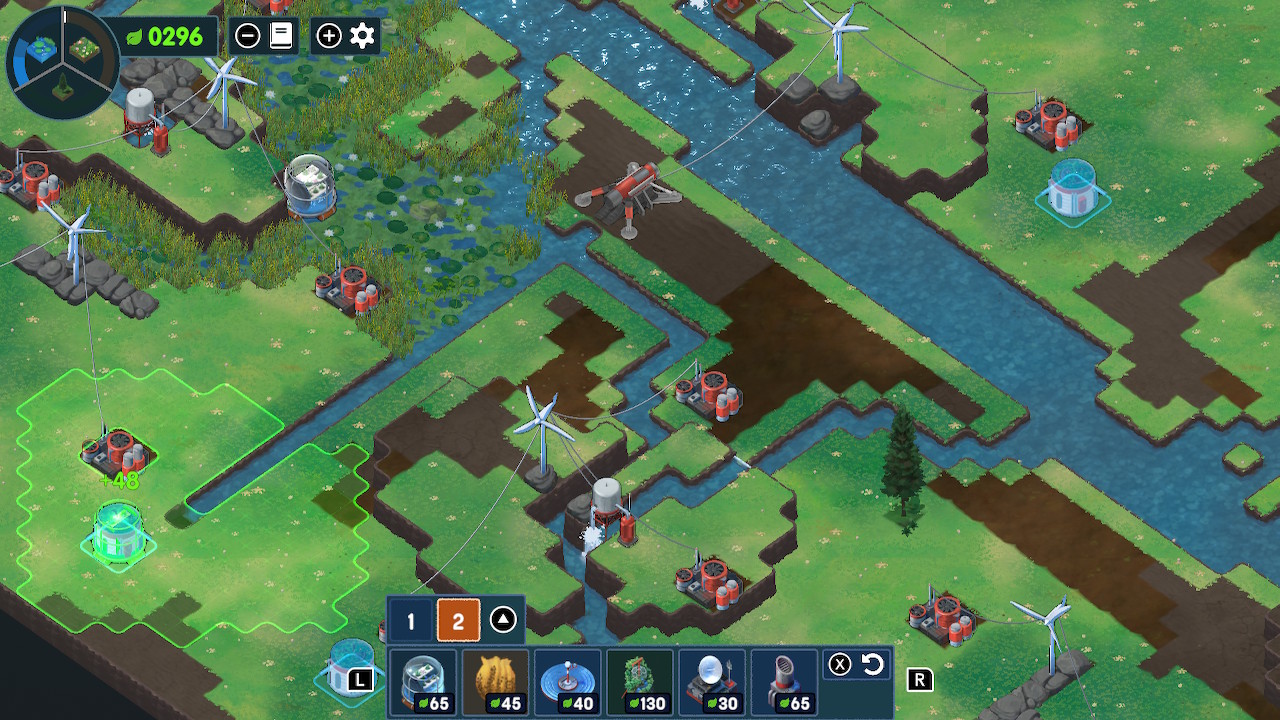
Task: Select the wetland segment of the biome wheel
Action: tap(40, 47)
